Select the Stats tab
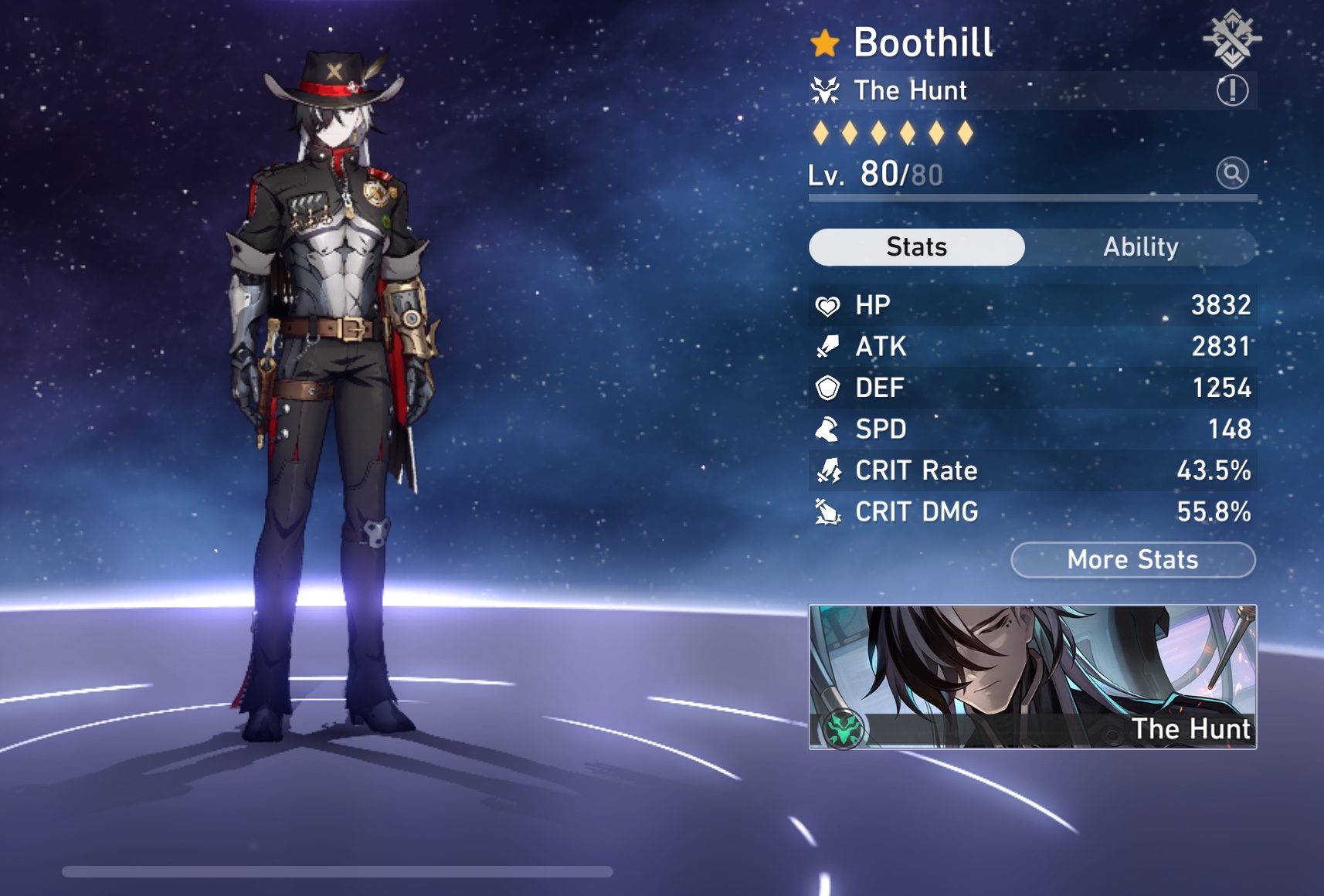This screenshot has width=1324, height=896. click(916, 246)
